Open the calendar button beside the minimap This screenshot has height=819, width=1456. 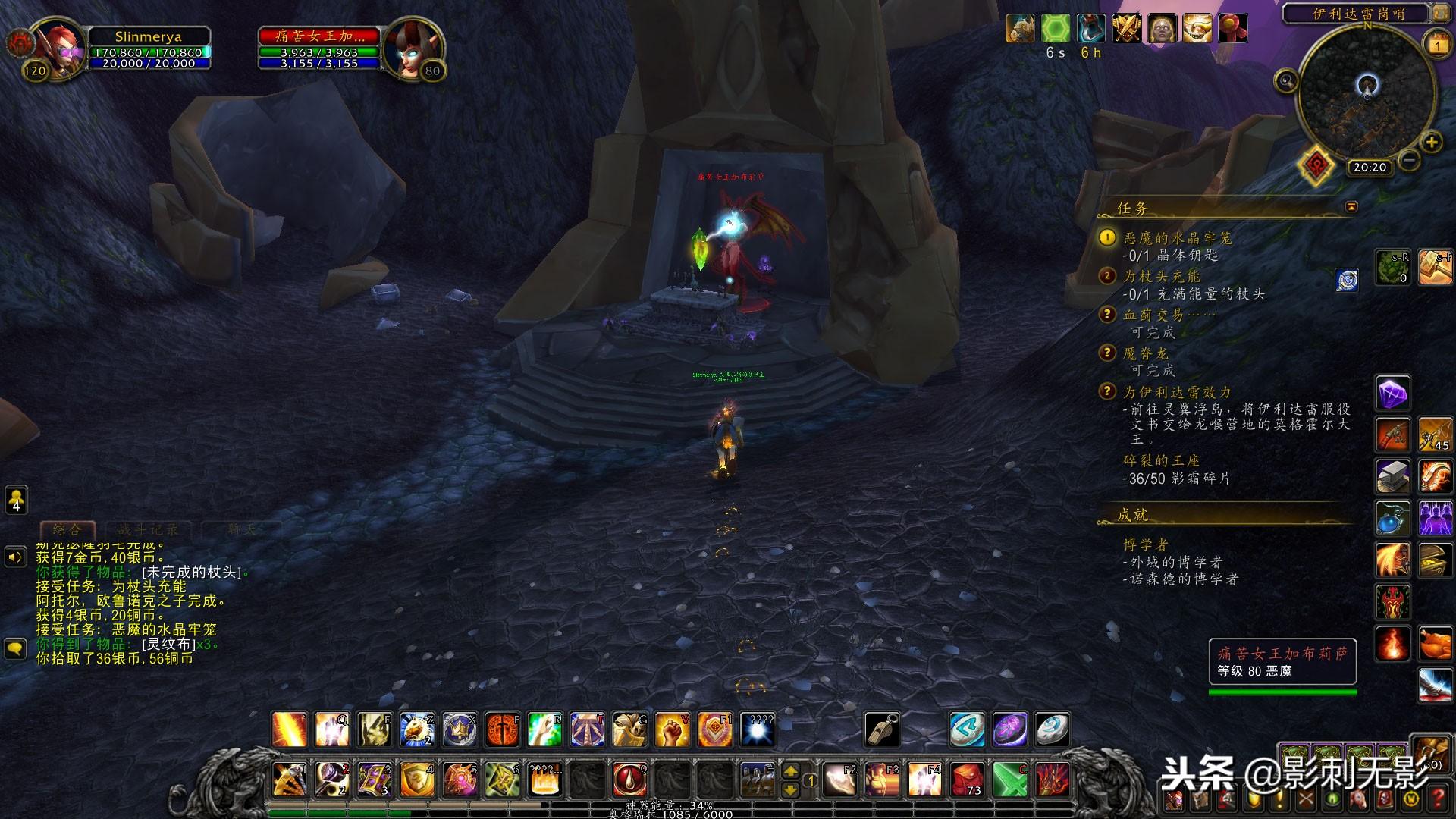tap(1438, 45)
